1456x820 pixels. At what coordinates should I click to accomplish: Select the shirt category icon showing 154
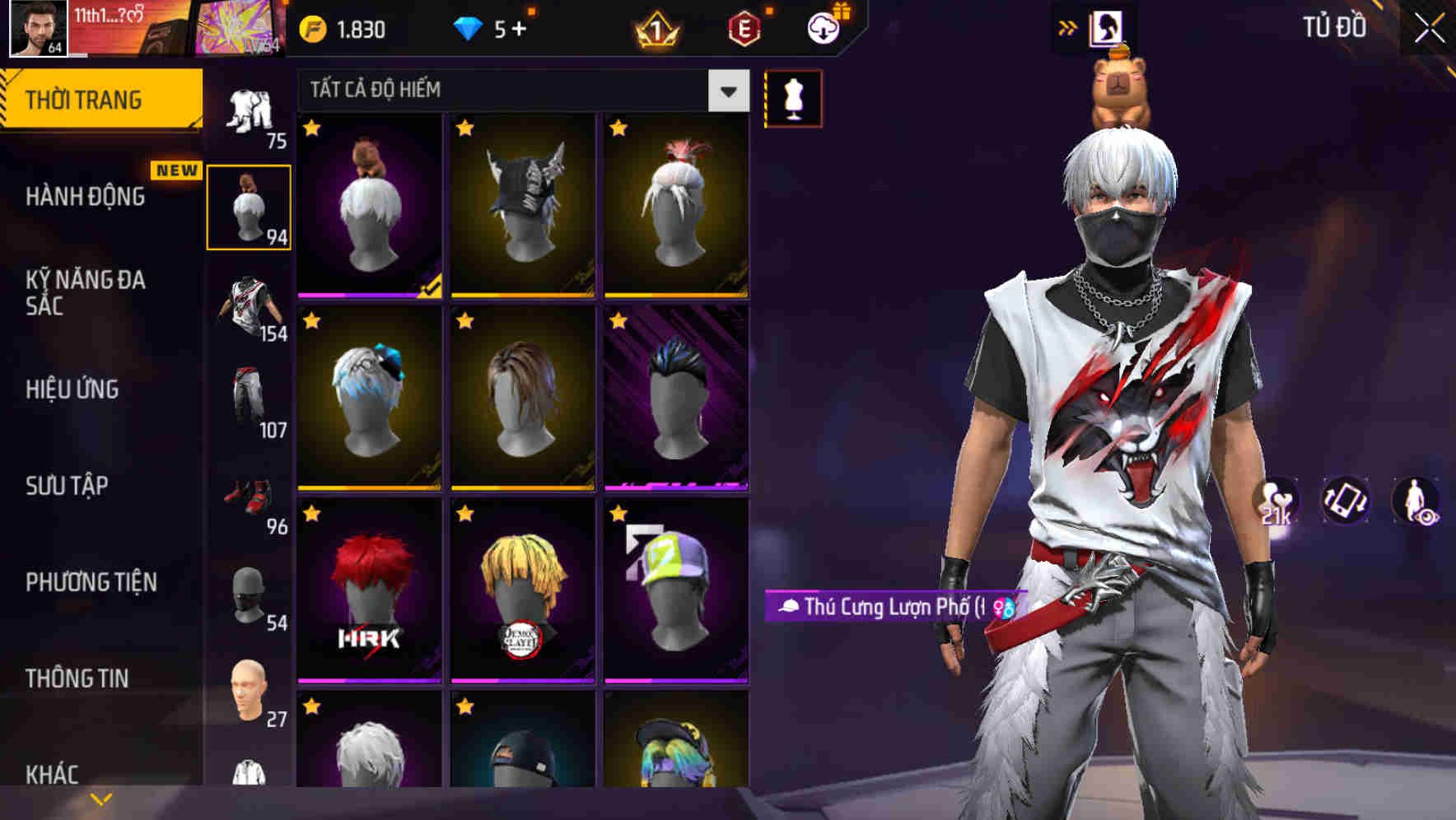[x=249, y=309]
